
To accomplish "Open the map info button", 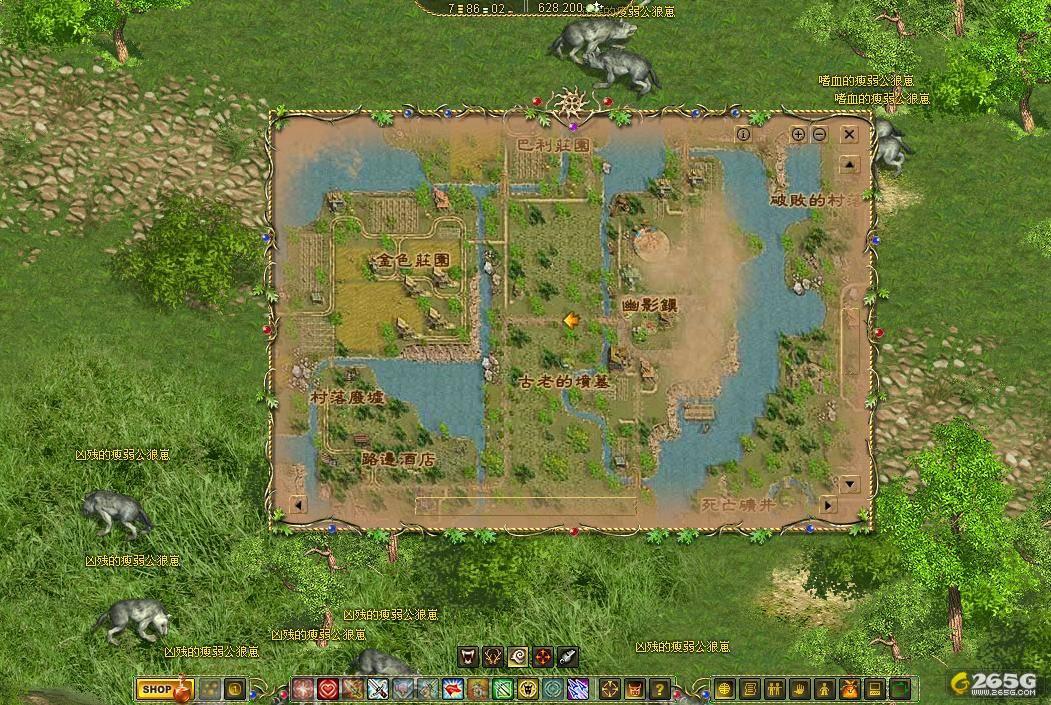I will [x=743, y=134].
